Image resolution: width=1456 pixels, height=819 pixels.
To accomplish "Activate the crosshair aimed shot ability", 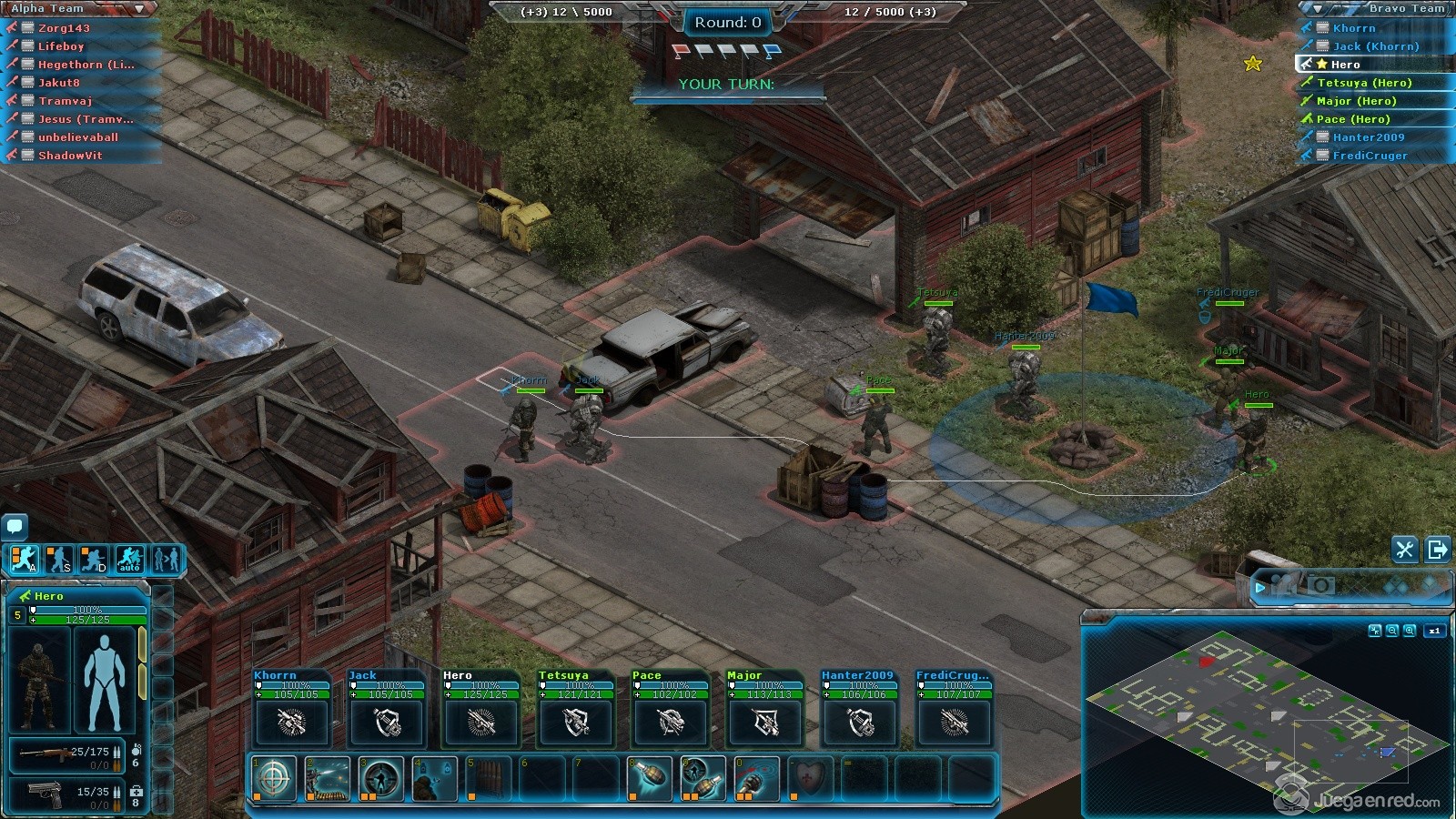I will pyautogui.click(x=274, y=779).
